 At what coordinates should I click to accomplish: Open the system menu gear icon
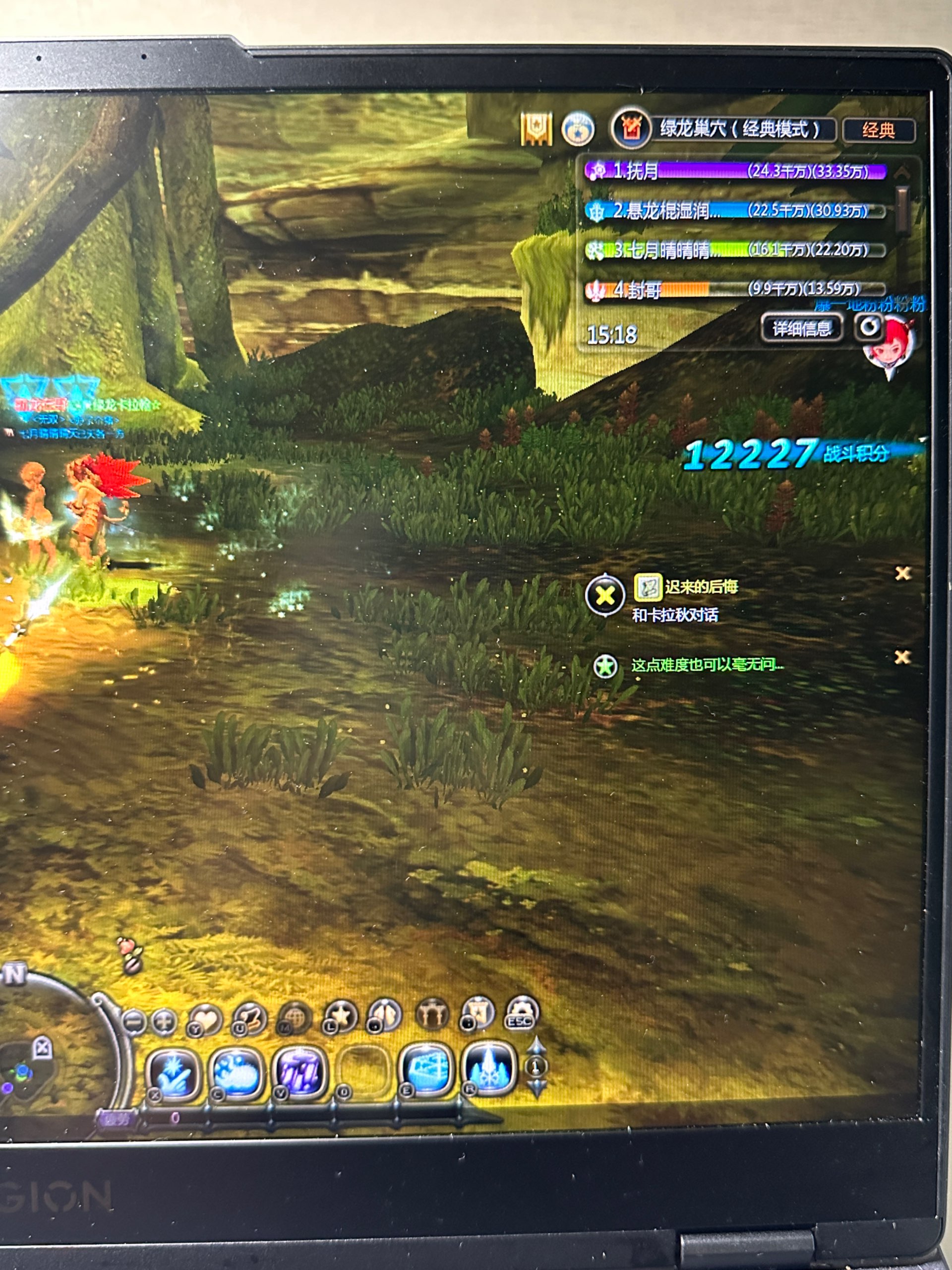(521, 1012)
